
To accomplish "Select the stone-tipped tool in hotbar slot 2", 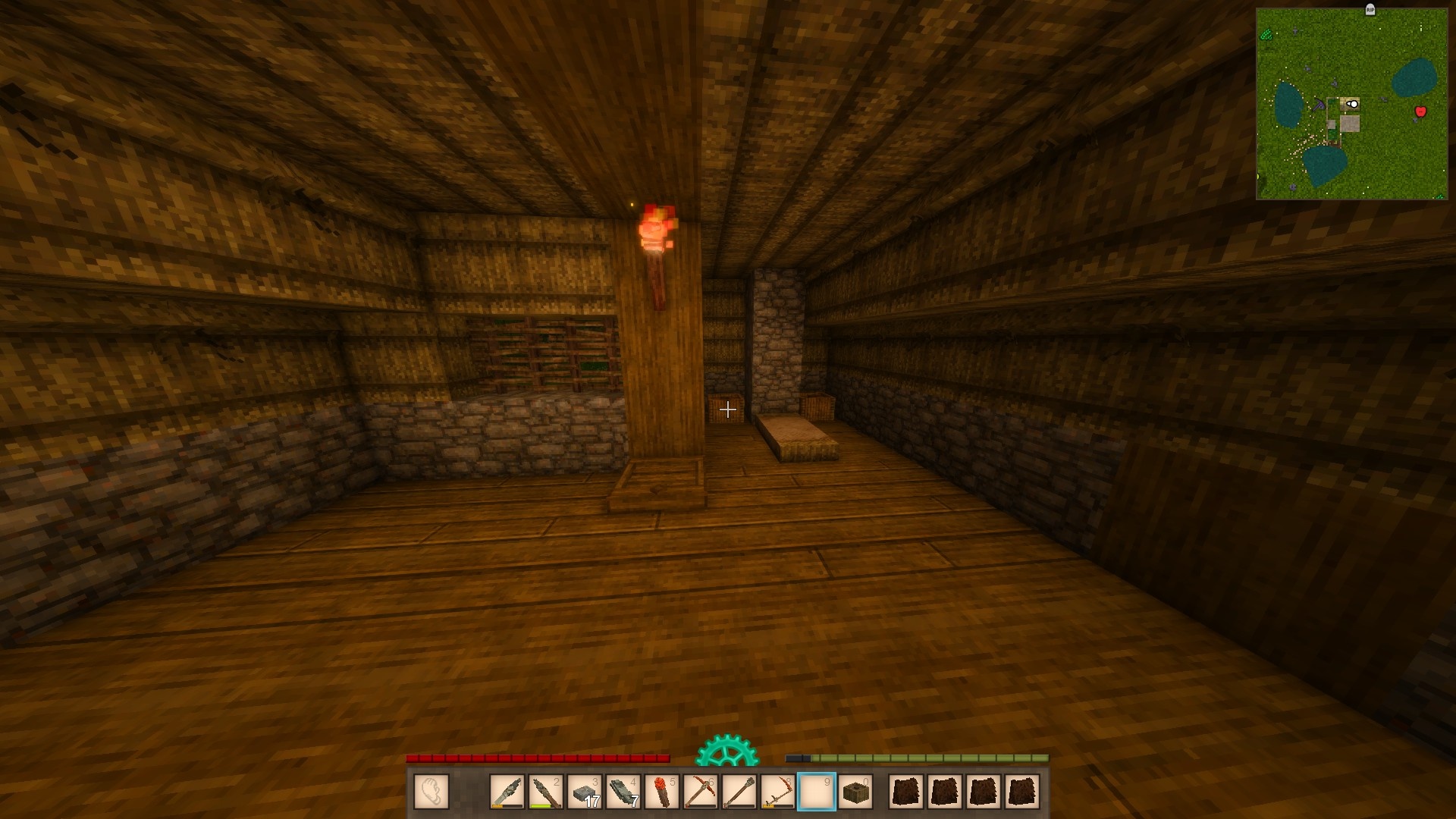I will click(546, 792).
